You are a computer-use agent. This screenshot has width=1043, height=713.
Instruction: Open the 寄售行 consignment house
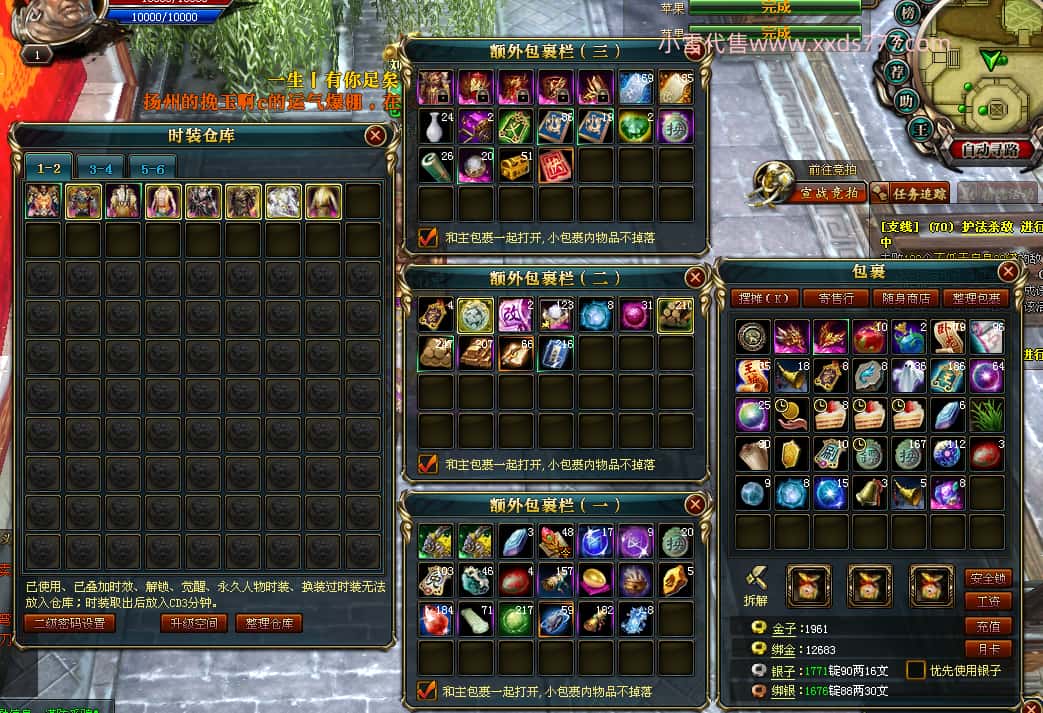pos(836,297)
